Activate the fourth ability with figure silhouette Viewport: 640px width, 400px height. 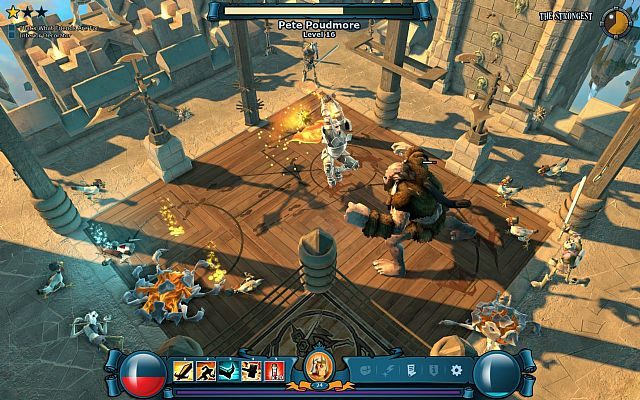tap(253, 371)
